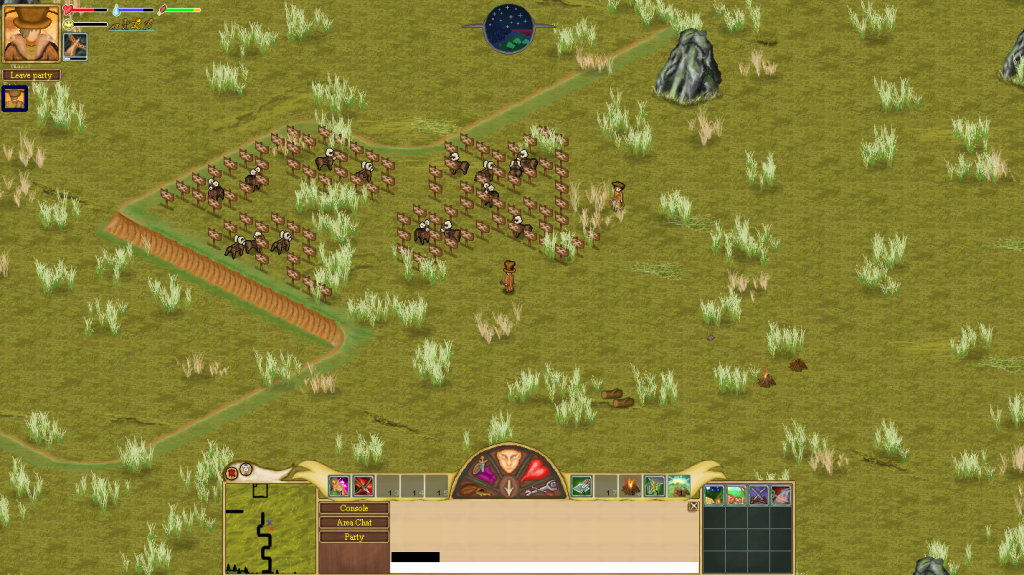The width and height of the screenshot is (1024, 575).
Task: Click the day-night globe indicator
Action: (x=509, y=27)
